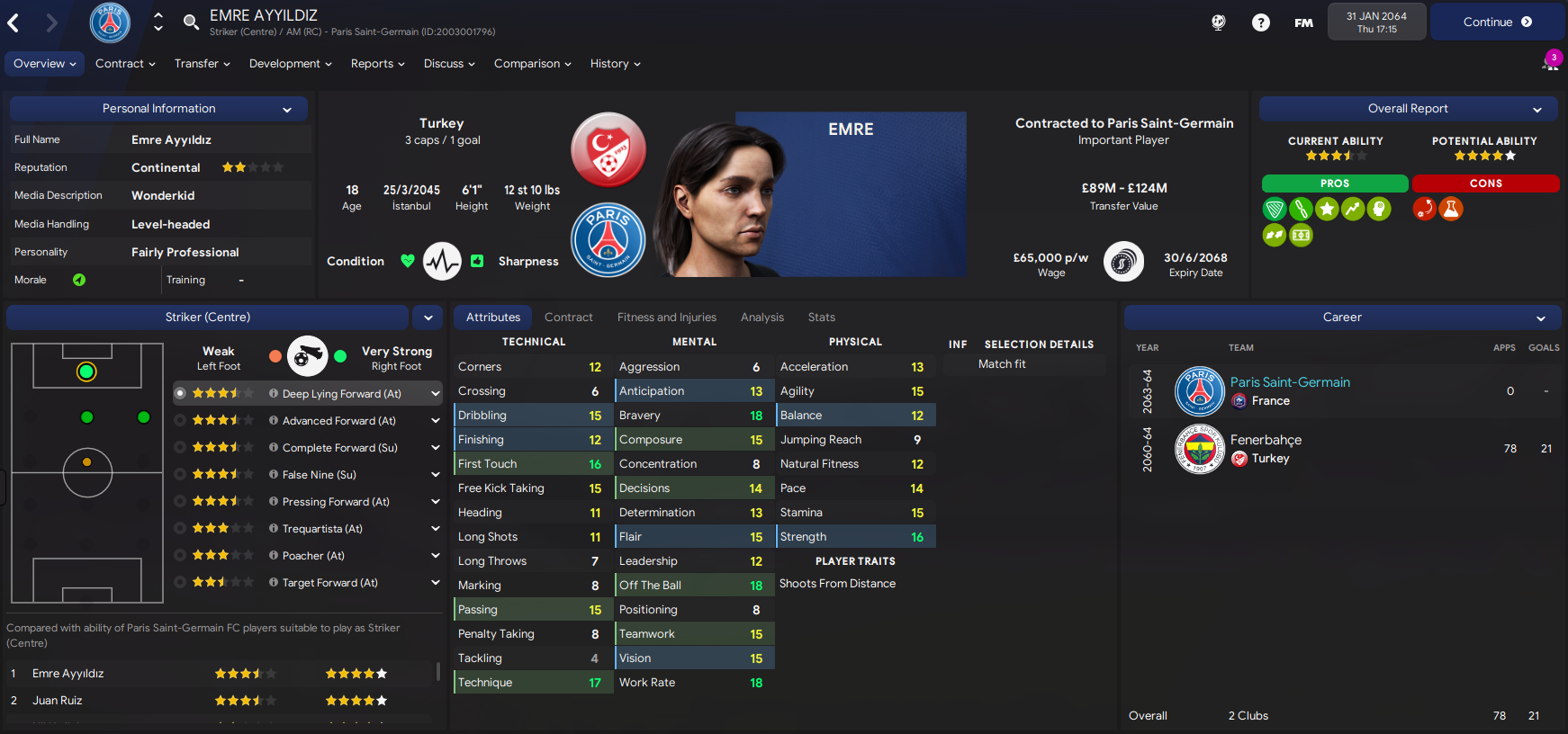Viewport: 1568px width, 734px height.
Task: Open the Overview dropdown menu
Action: (x=44, y=64)
